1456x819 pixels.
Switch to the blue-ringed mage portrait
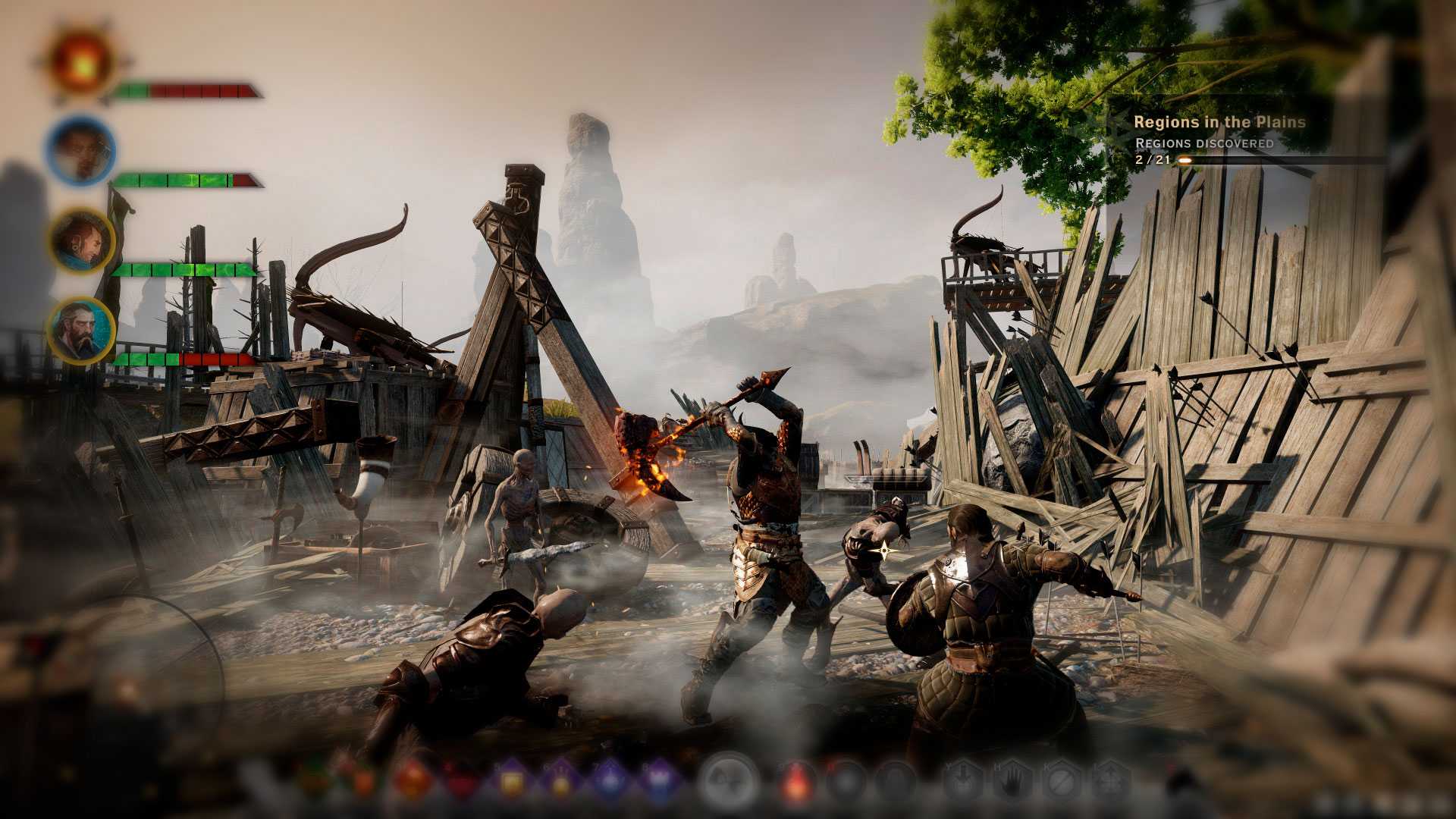pyautogui.click(x=80, y=150)
